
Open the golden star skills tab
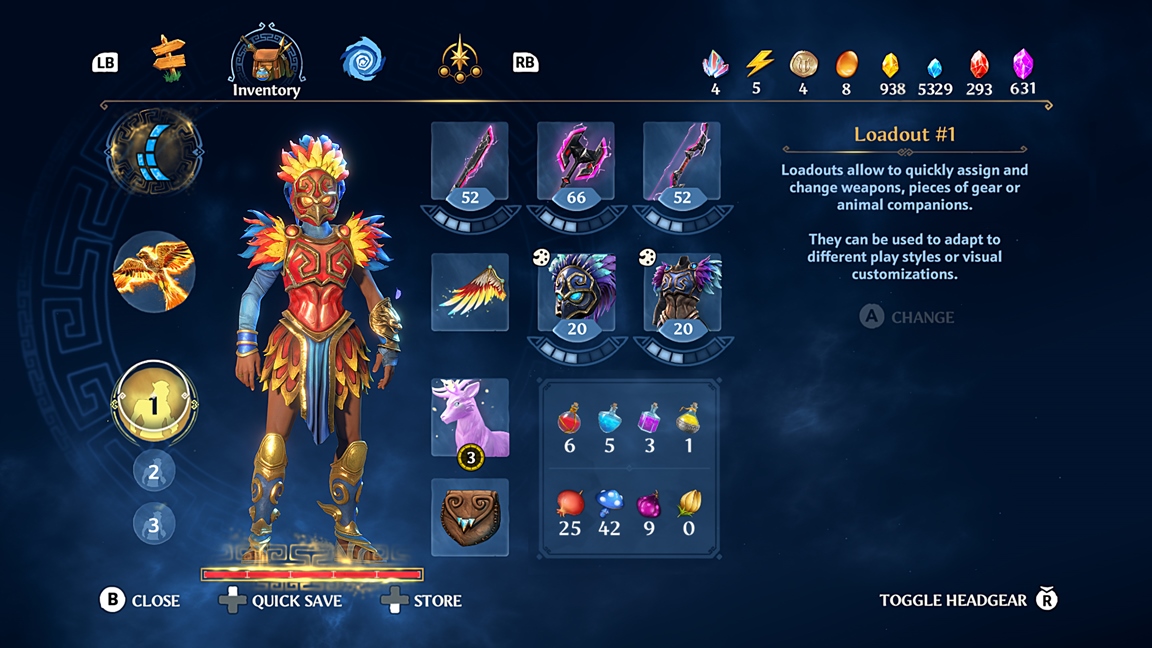(460, 60)
